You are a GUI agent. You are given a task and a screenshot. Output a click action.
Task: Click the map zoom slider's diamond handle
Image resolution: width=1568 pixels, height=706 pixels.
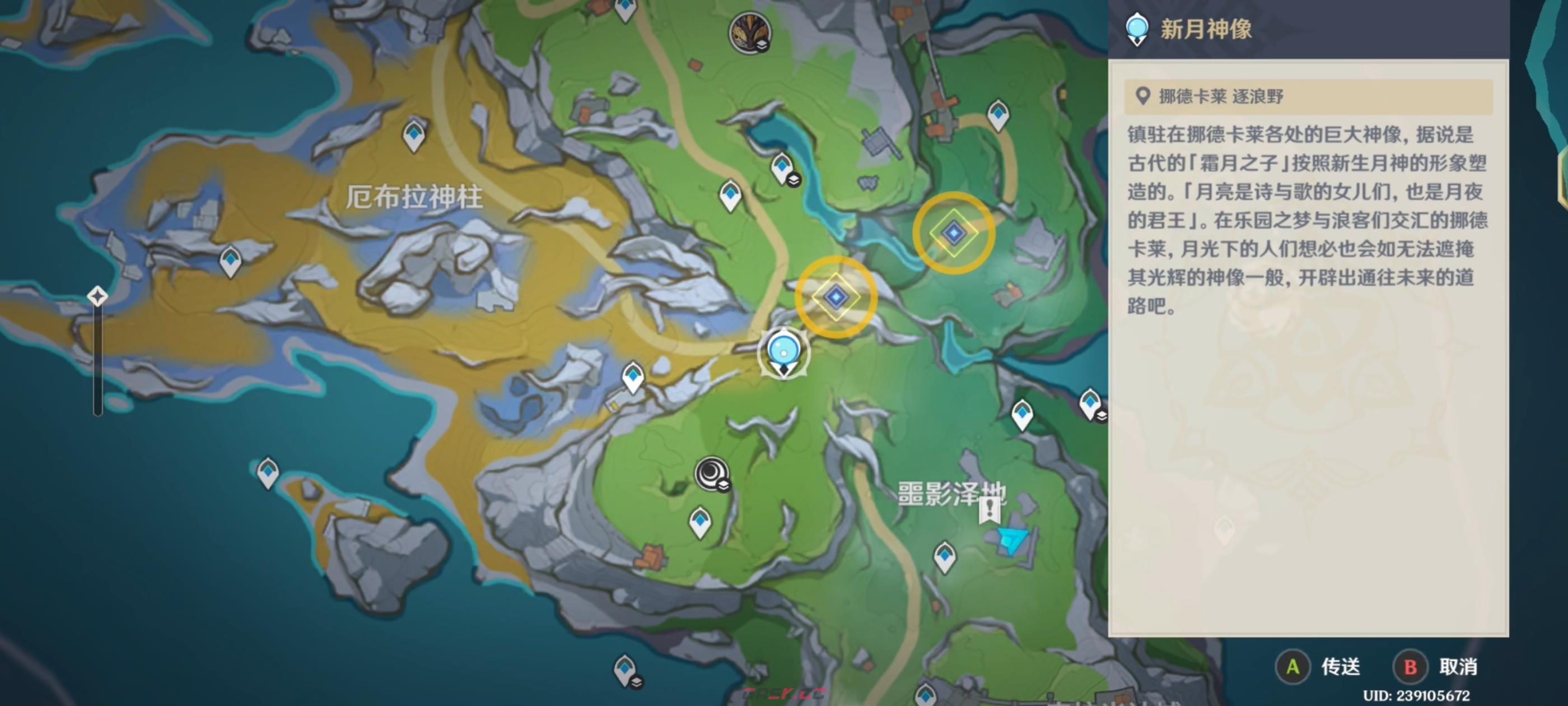click(97, 296)
